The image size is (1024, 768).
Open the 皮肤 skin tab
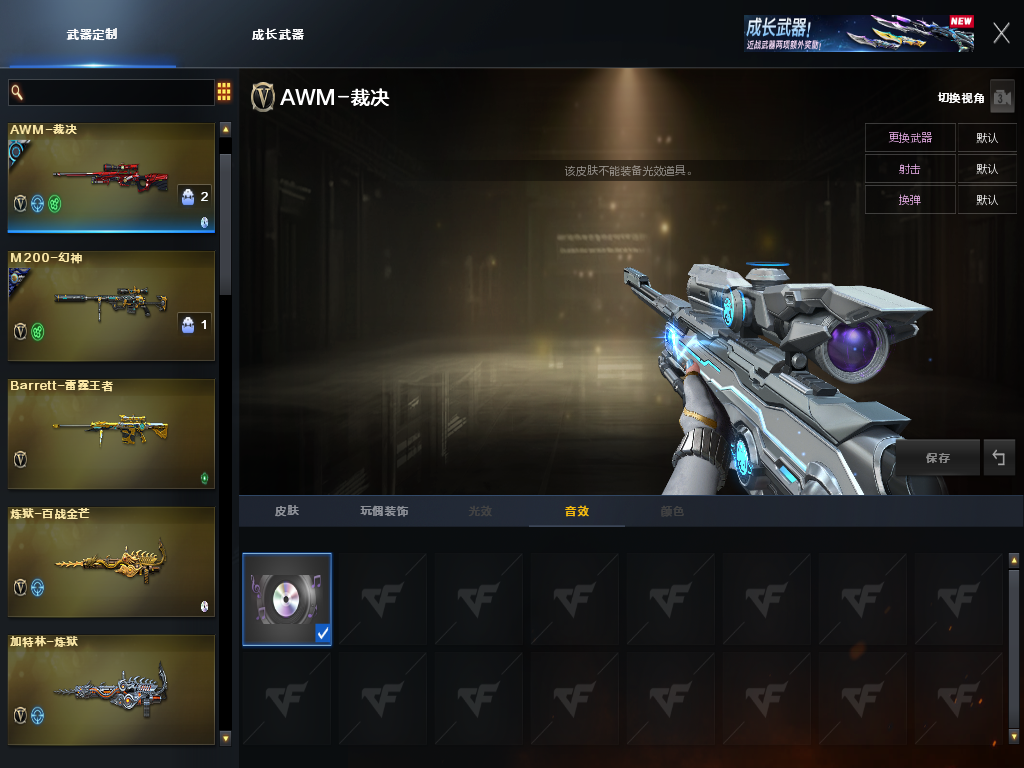(287, 511)
